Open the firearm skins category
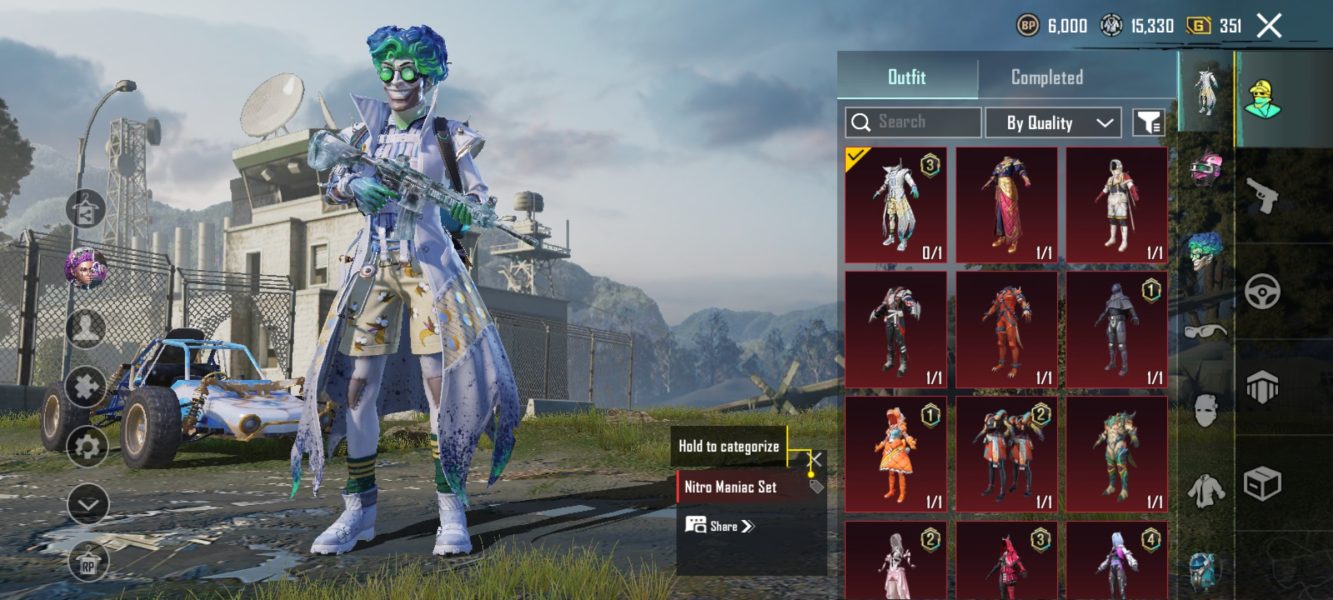Screen dimensions: 1333x600 pos(1262,195)
